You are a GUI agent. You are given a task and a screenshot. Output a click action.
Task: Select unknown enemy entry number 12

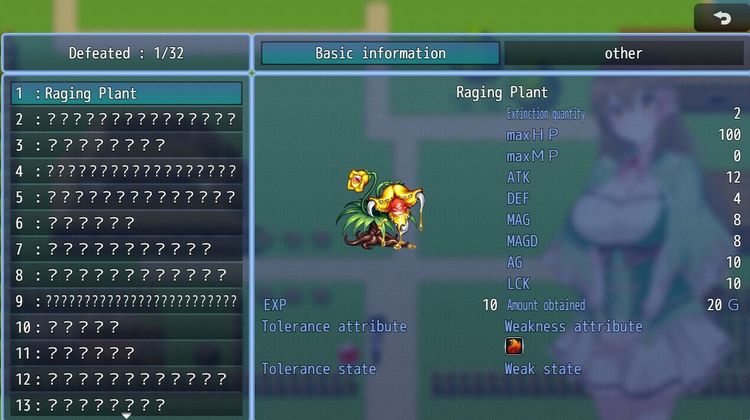point(126,379)
